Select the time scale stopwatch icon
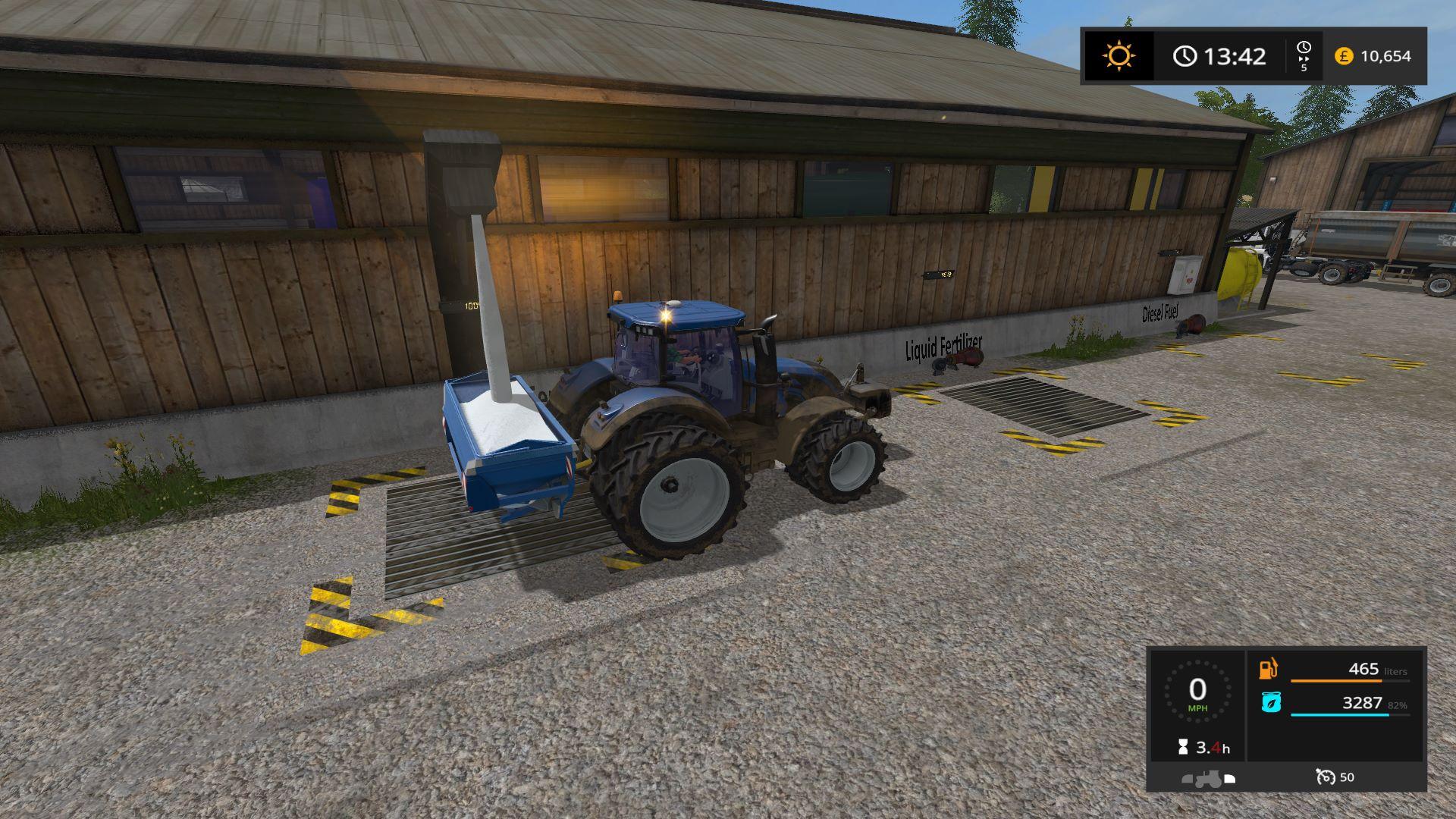 click(x=1304, y=49)
